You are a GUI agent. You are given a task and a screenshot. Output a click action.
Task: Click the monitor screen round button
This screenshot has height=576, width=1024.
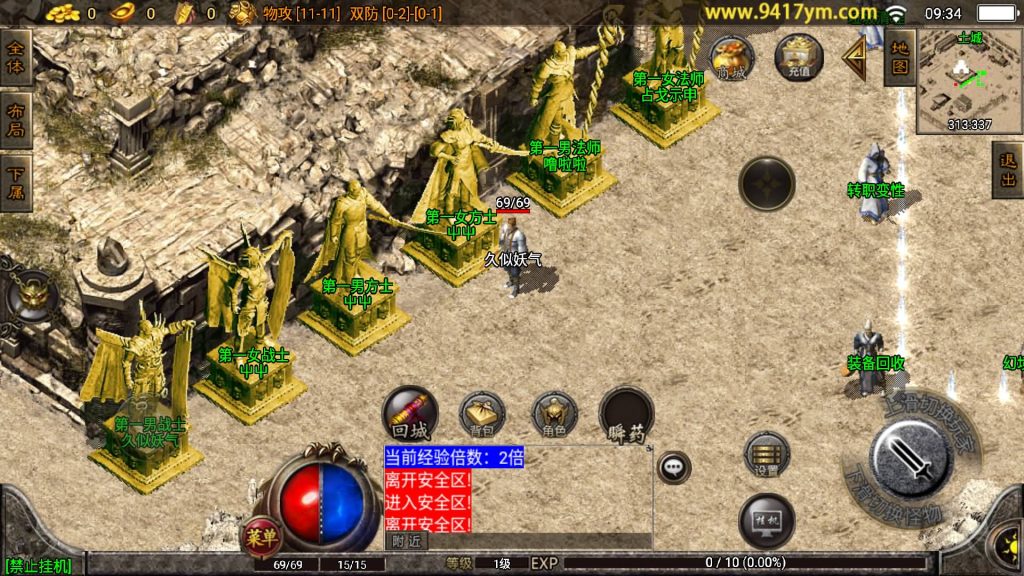point(767,521)
